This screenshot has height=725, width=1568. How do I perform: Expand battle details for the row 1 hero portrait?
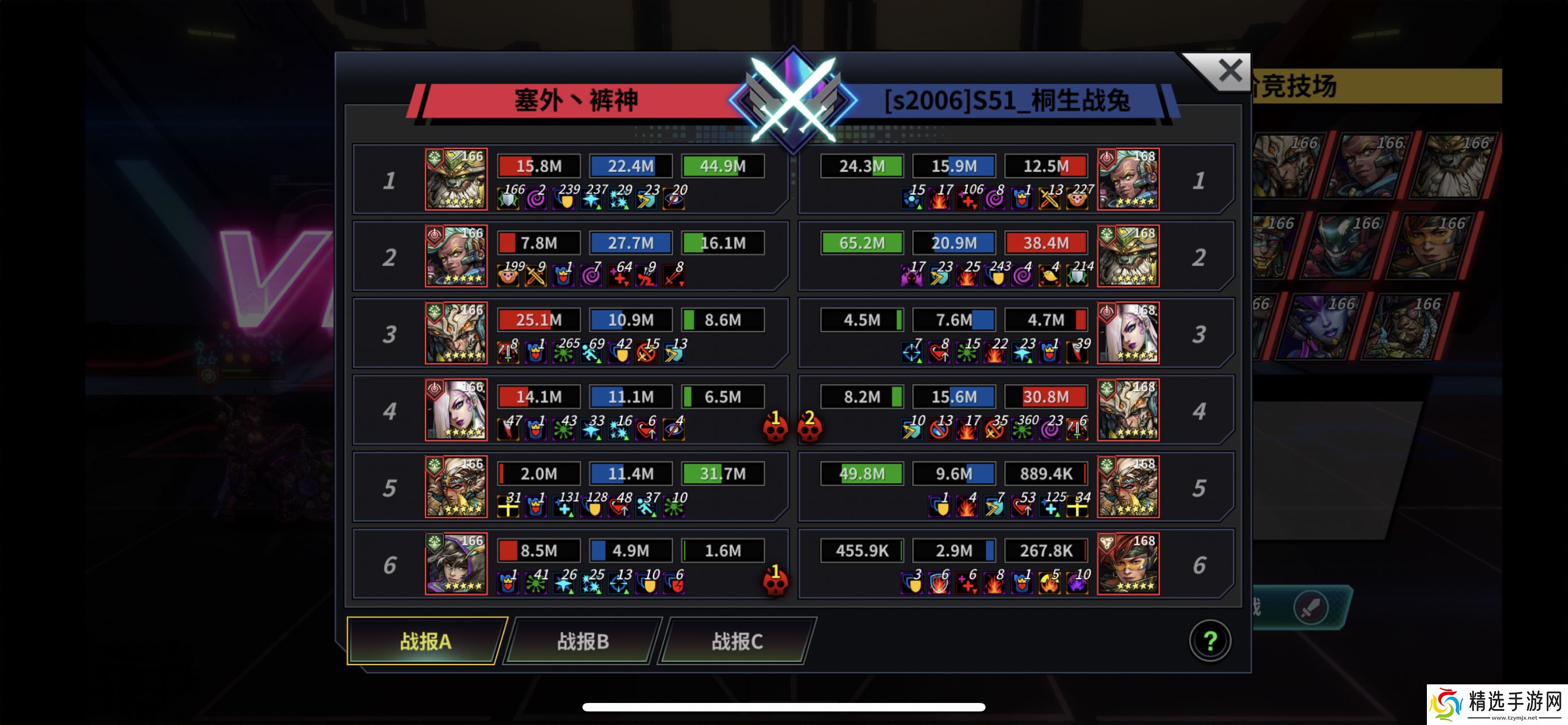click(x=457, y=180)
